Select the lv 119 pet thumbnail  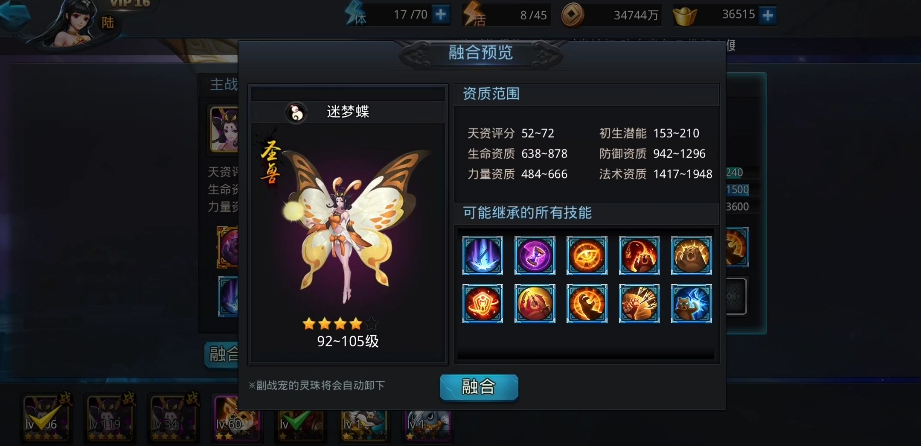point(107,416)
